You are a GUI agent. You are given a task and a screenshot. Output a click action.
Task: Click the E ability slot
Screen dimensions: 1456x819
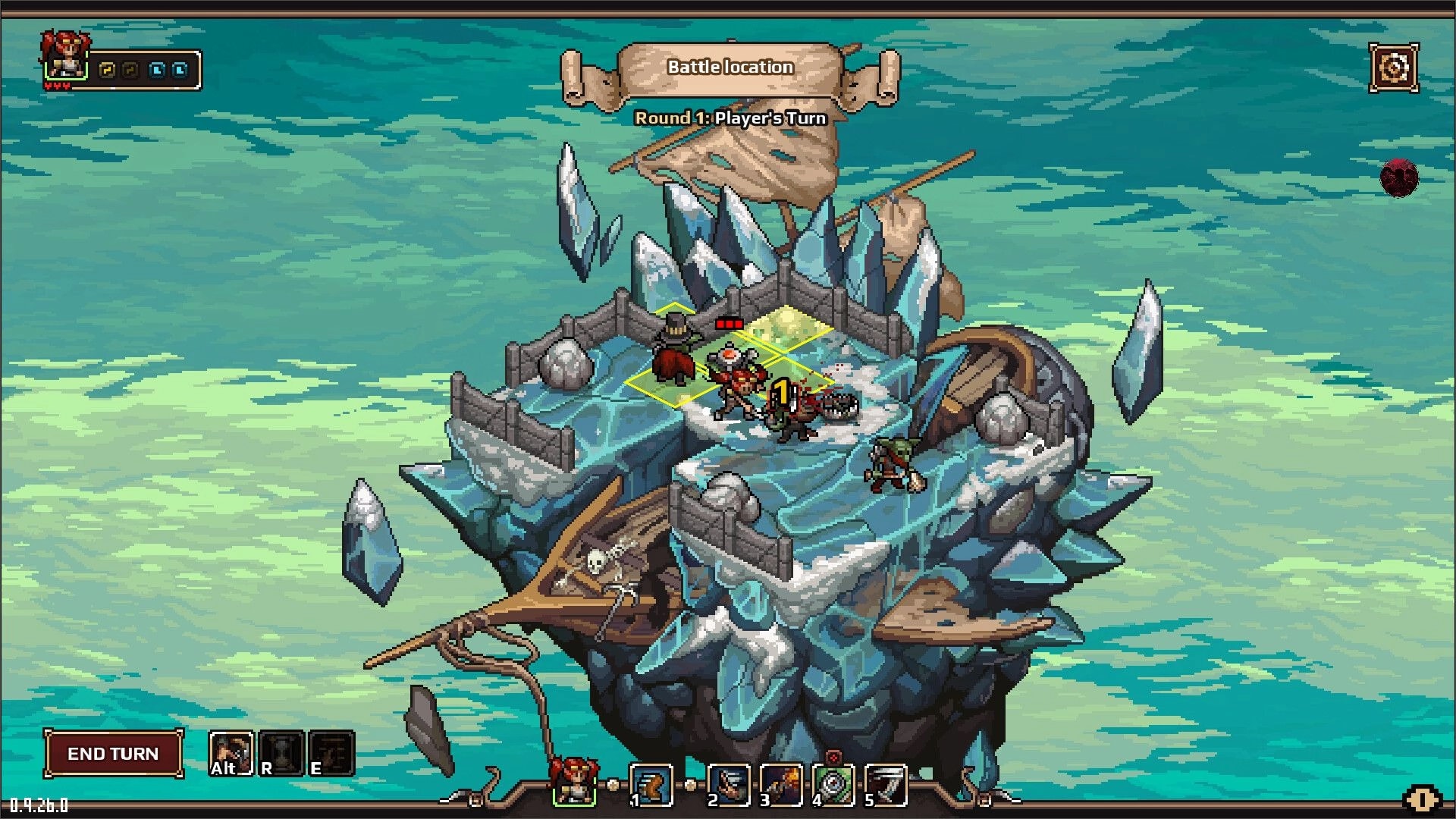pyautogui.click(x=331, y=753)
